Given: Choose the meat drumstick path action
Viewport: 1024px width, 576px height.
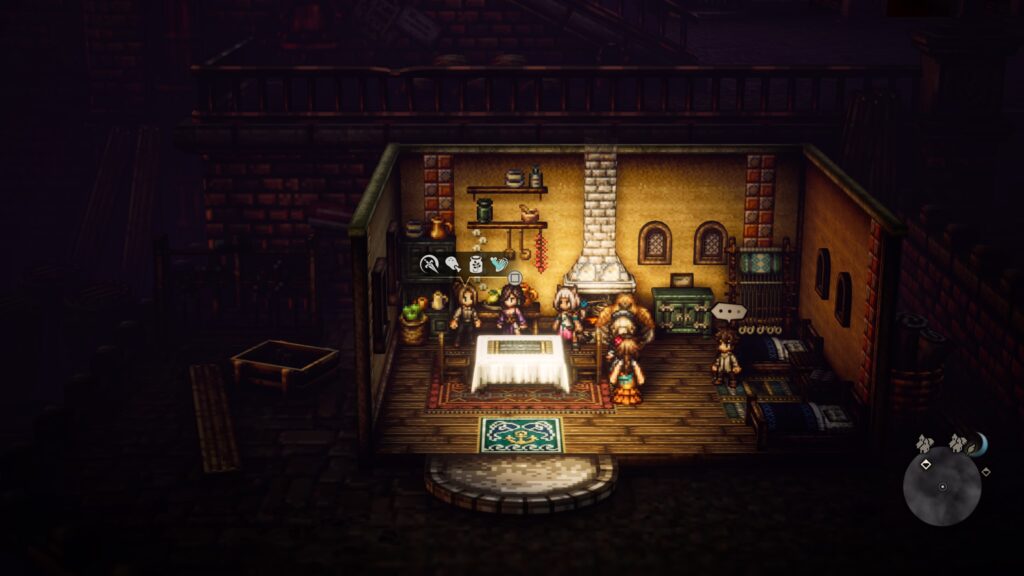Looking at the screenshot, I should click(452, 264).
